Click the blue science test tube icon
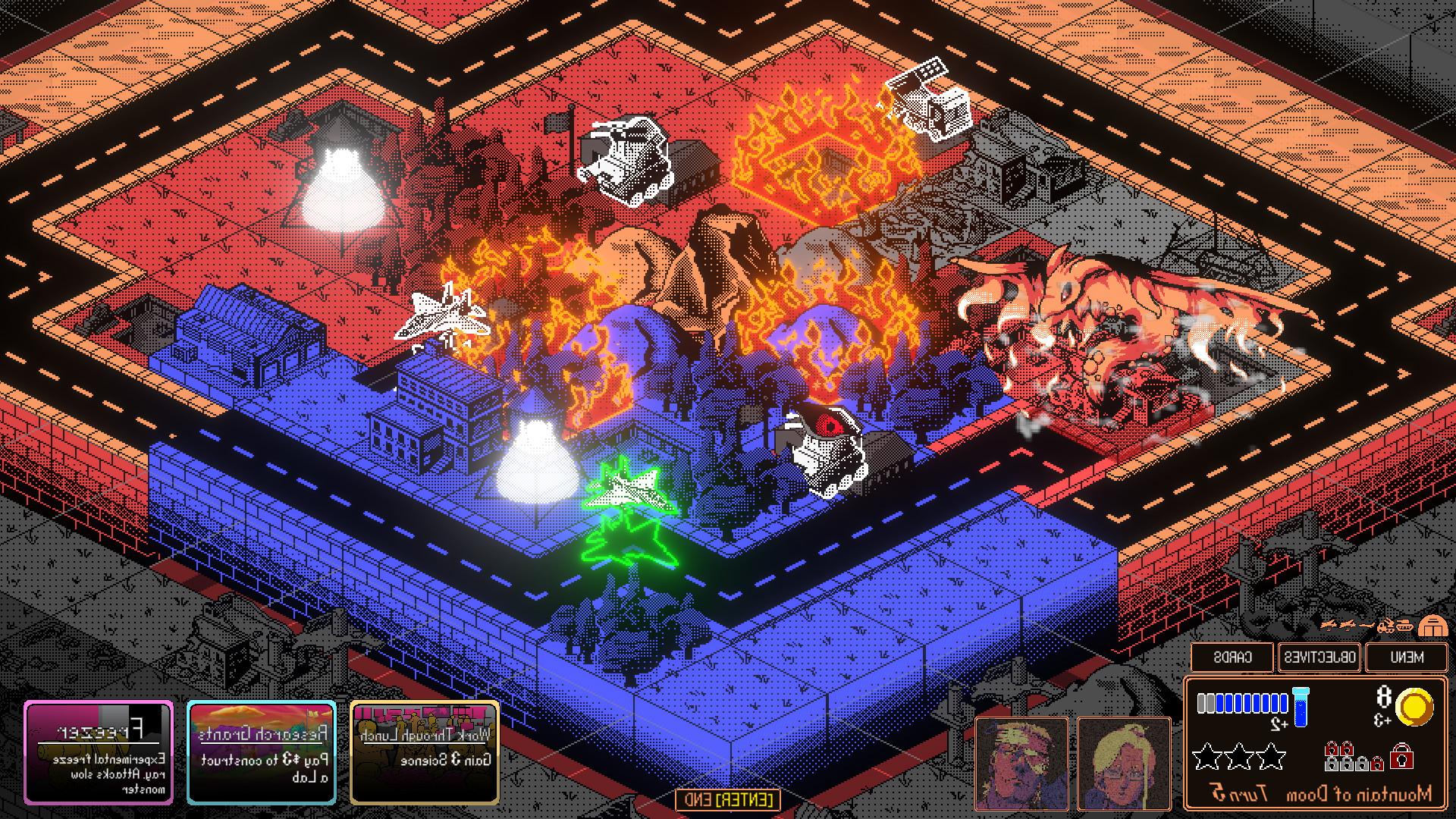The image size is (1456, 819). tap(1301, 704)
